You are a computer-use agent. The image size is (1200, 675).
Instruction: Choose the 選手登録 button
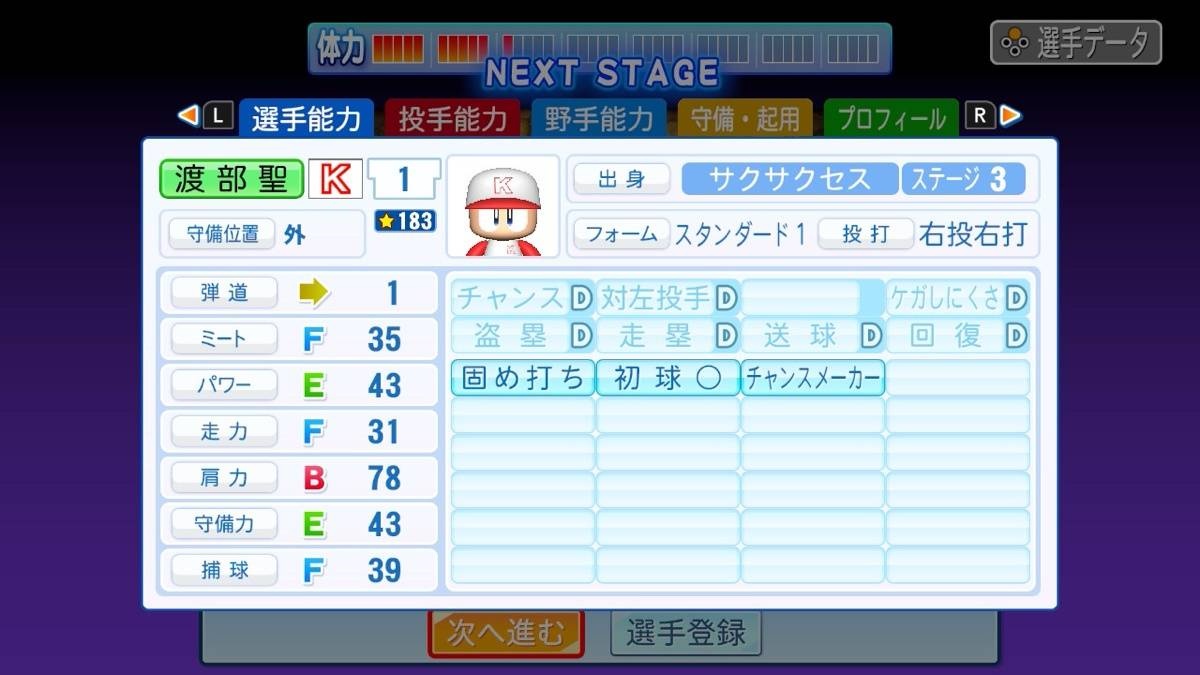[686, 633]
